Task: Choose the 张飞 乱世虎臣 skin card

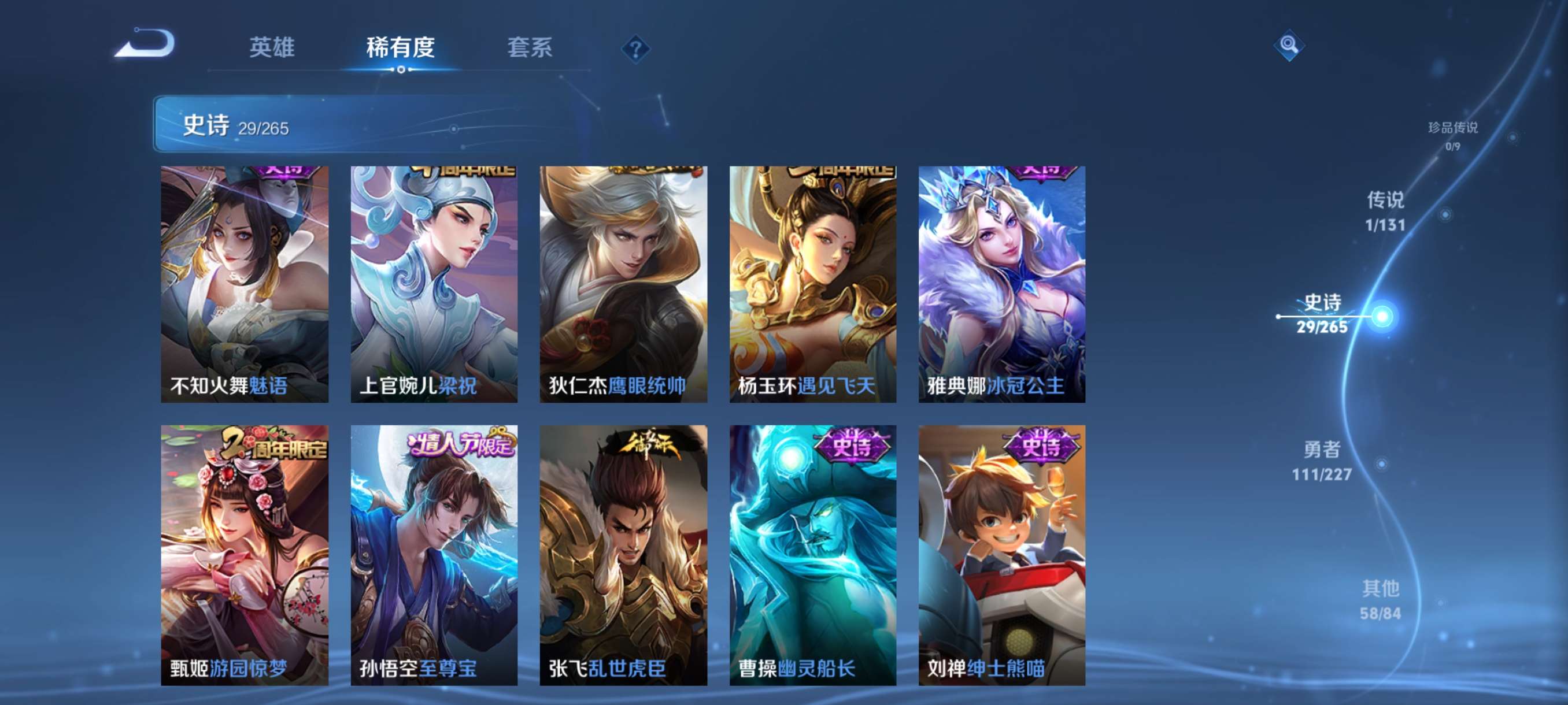Action: tap(623, 555)
